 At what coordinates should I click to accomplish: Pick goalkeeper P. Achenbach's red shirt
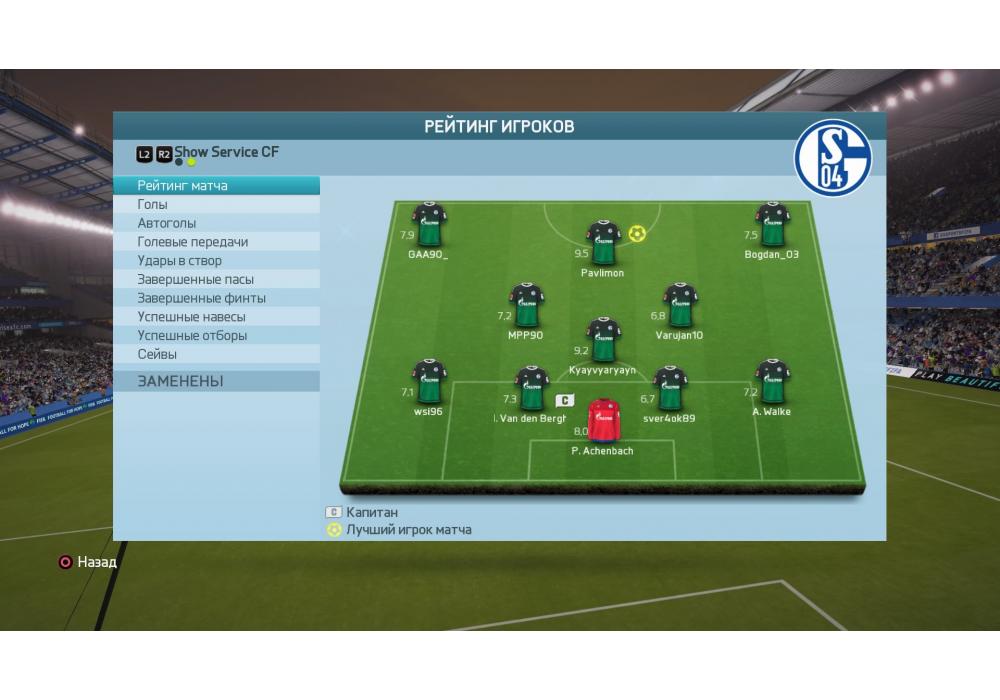pos(602,420)
